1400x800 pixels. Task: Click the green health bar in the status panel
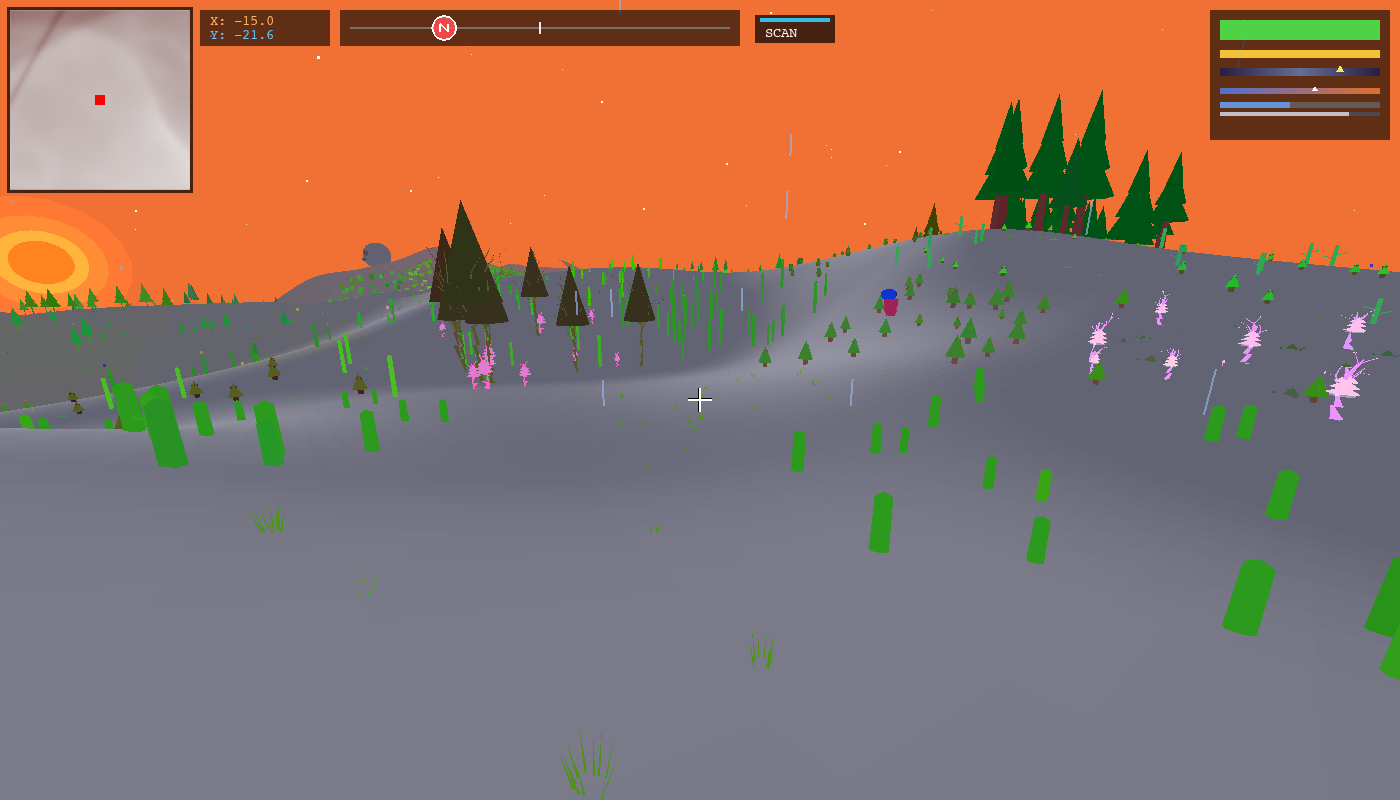1298,30
